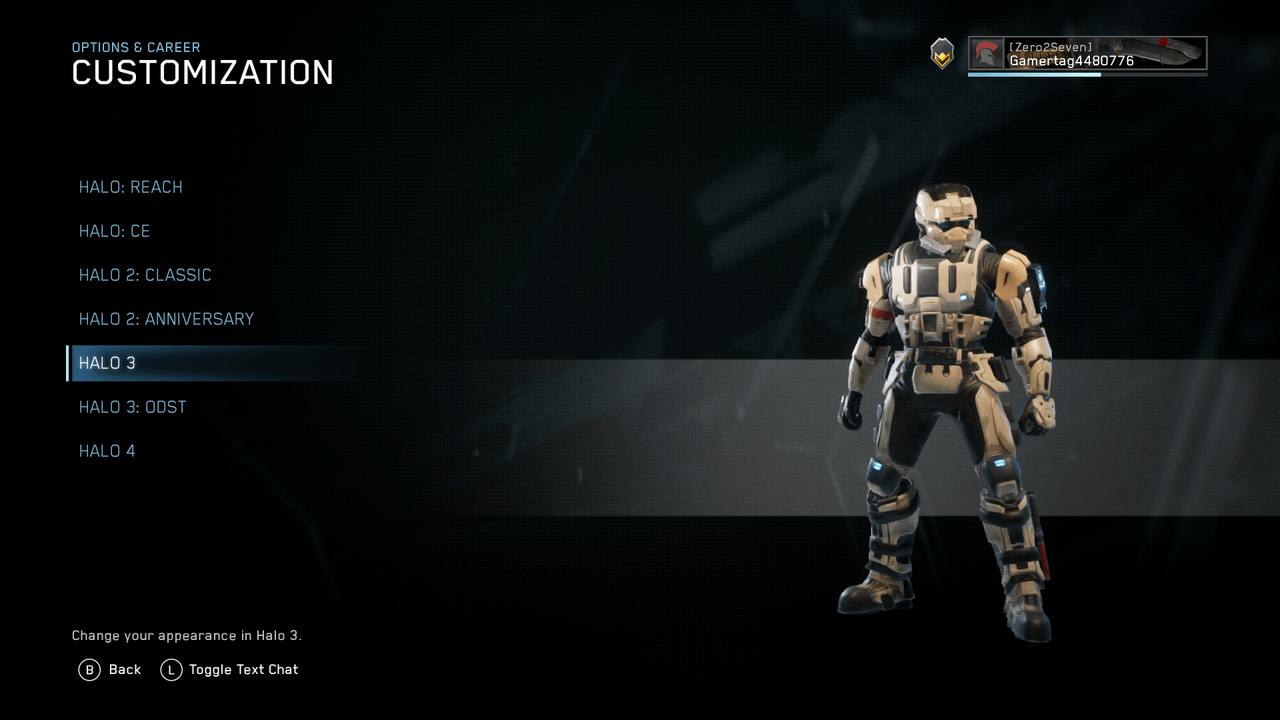Open HALO 2: CLASSIC customization
The width and height of the screenshot is (1280, 720).
pos(145,275)
